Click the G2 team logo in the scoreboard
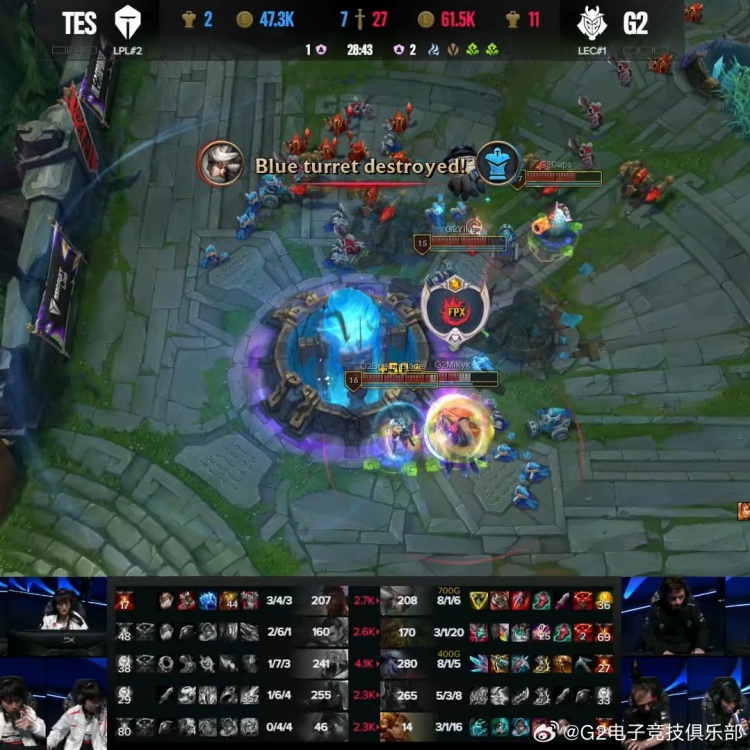The image size is (750, 750). (x=594, y=22)
